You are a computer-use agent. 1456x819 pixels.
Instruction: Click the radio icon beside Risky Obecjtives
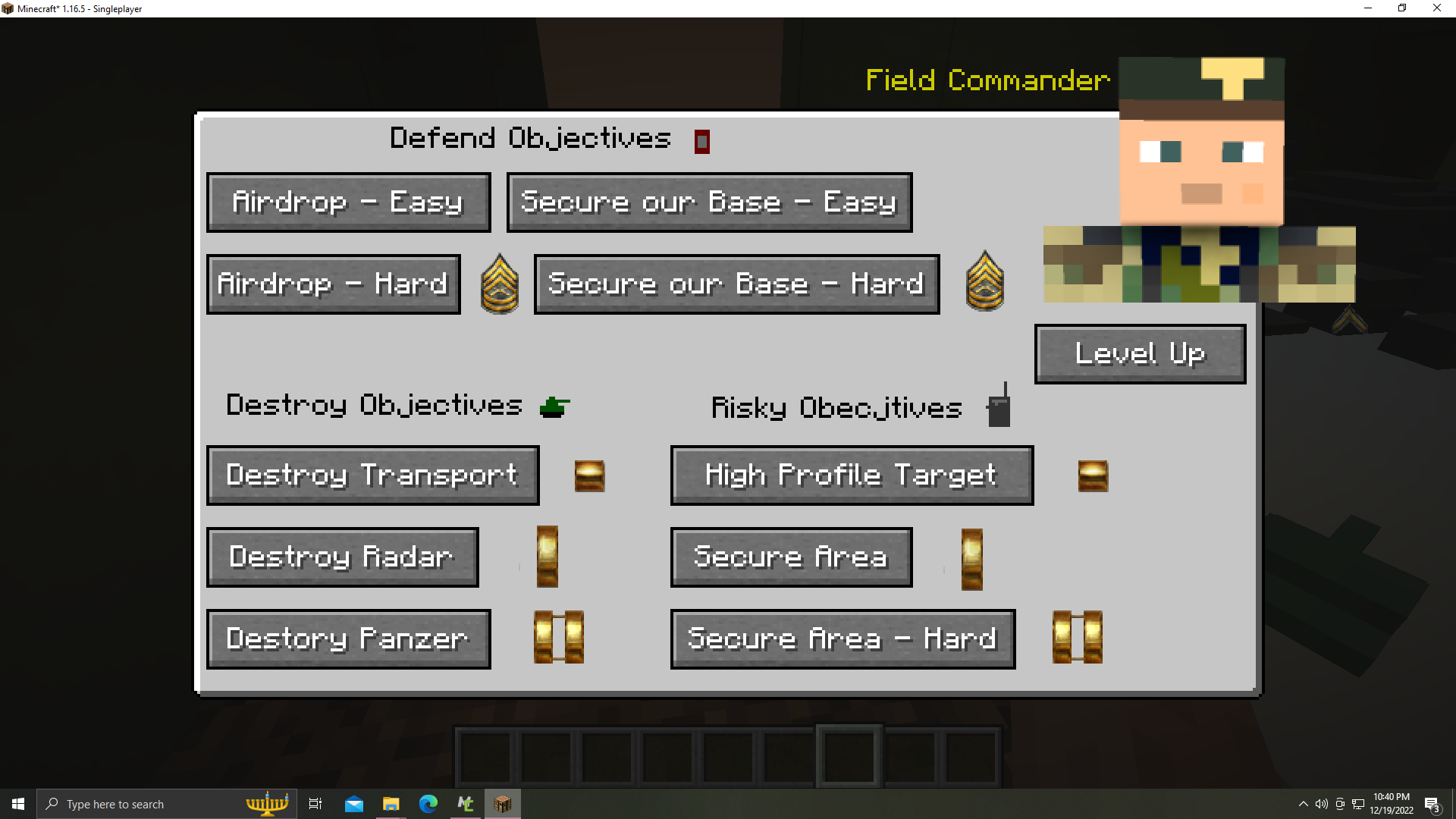click(999, 406)
